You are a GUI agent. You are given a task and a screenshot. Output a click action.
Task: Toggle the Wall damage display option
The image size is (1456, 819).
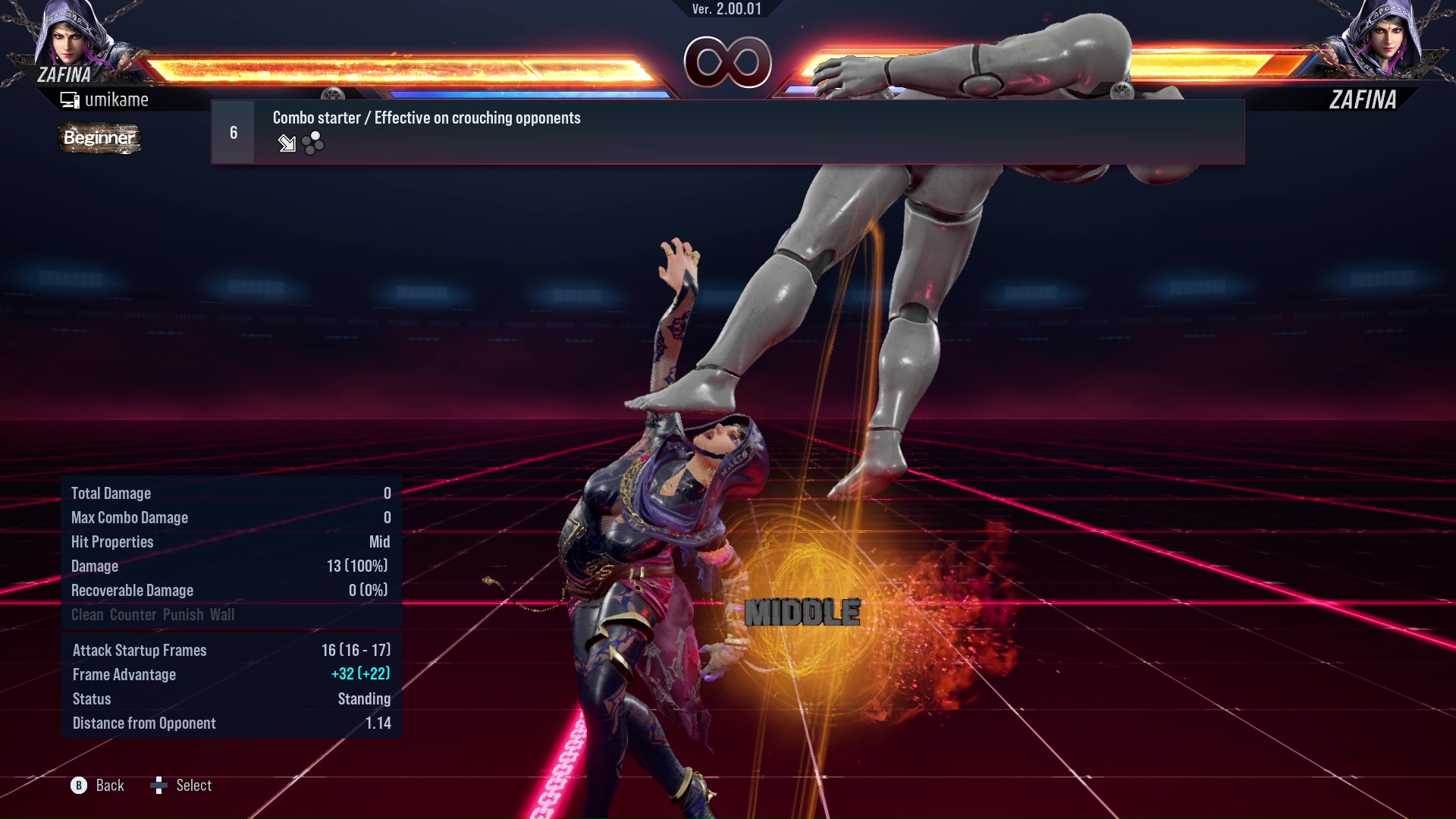click(x=224, y=615)
